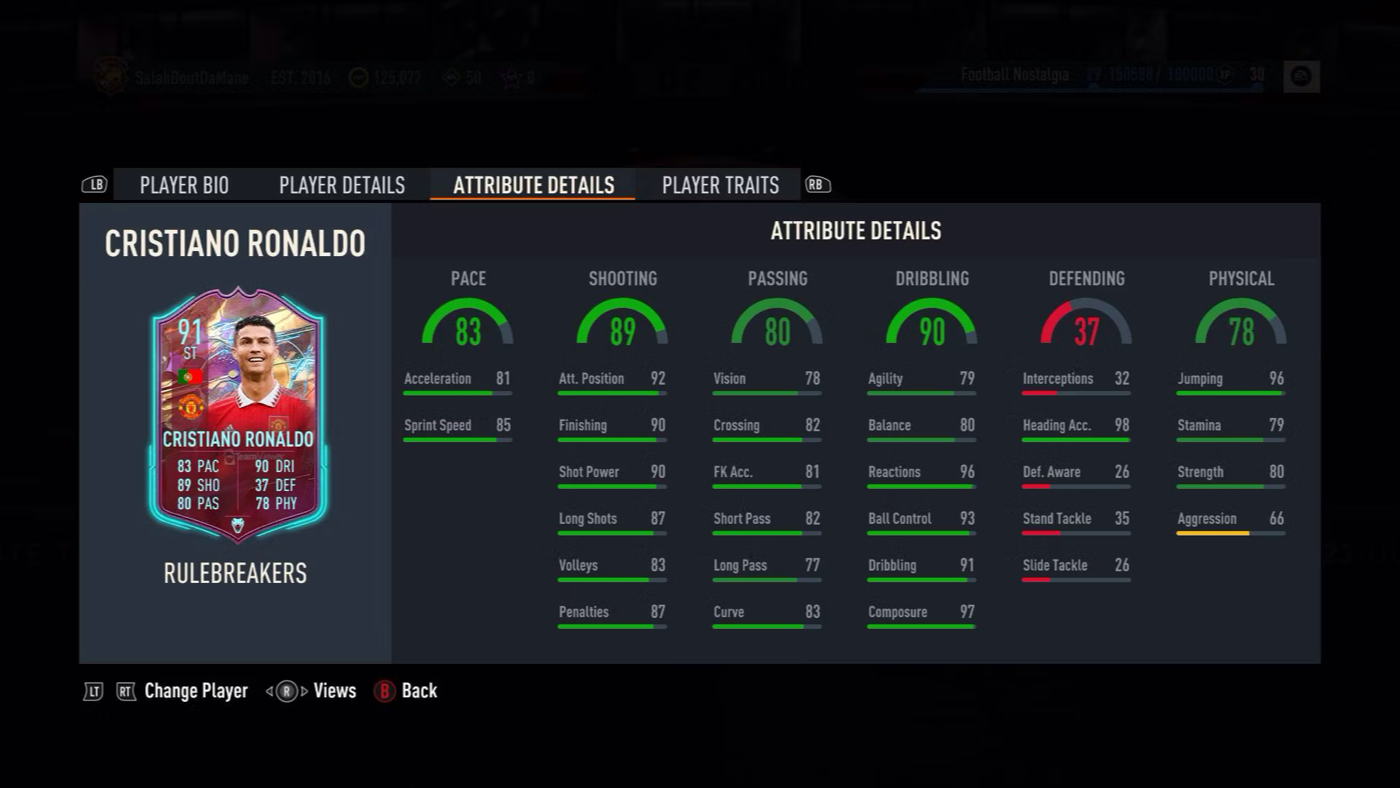Toggle the Views option
The height and width of the screenshot is (788, 1400).
tap(333, 691)
